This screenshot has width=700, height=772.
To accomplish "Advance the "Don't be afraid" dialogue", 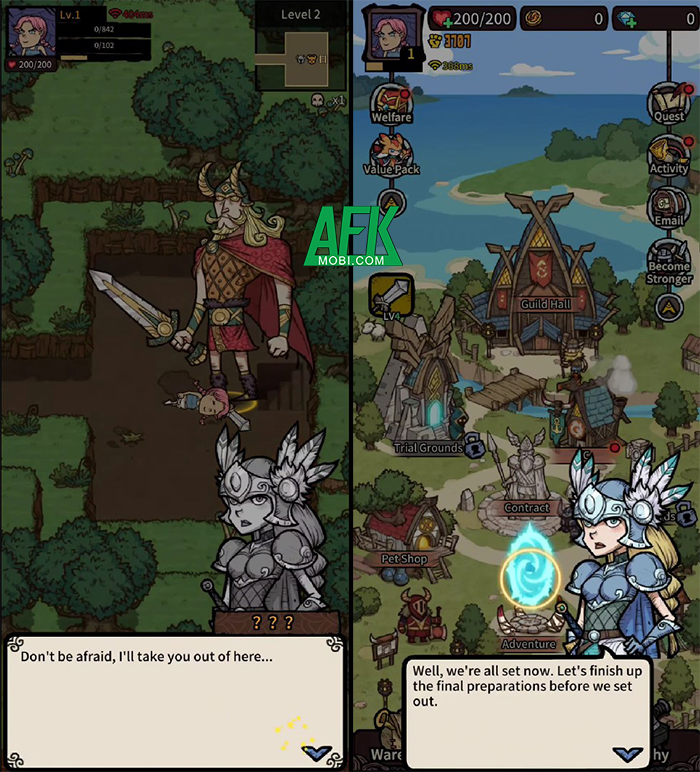I will 318,752.
